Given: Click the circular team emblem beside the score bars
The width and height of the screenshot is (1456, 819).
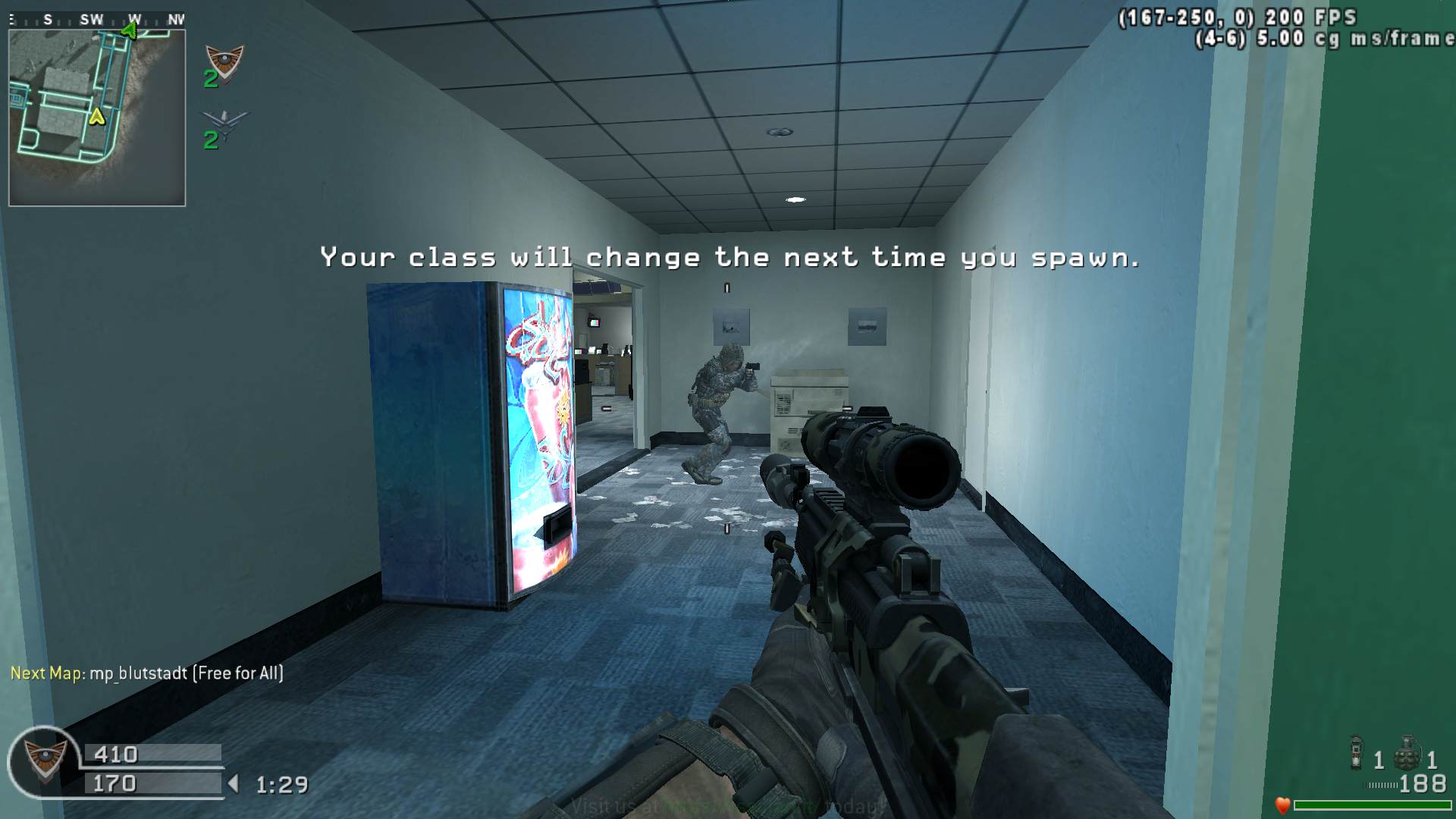Looking at the screenshot, I should (44, 761).
